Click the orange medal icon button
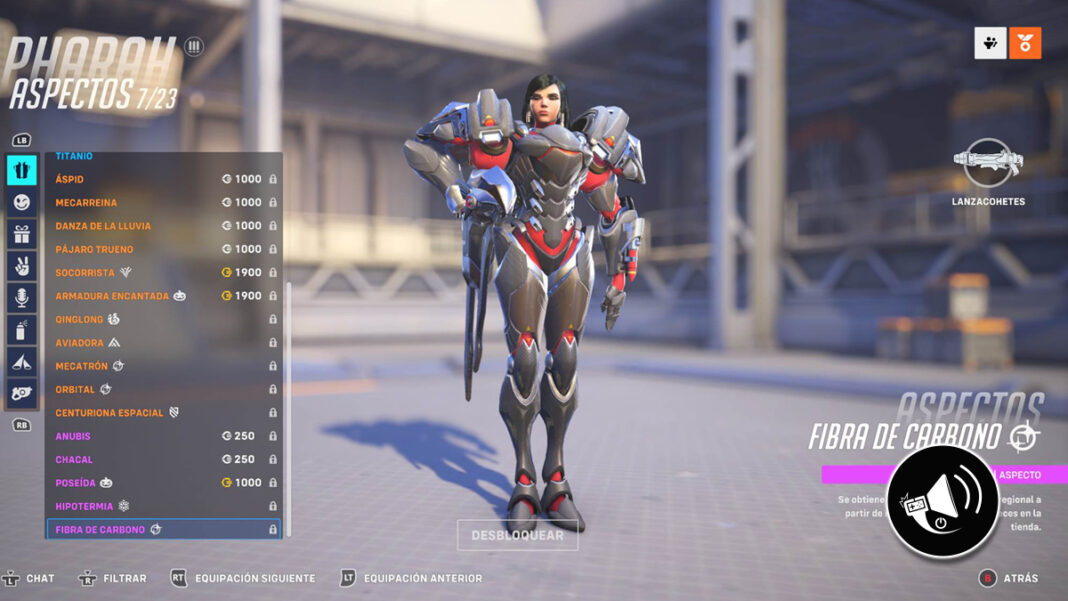Viewport: 1068px width, 601px height. (x=1025, y=43)
